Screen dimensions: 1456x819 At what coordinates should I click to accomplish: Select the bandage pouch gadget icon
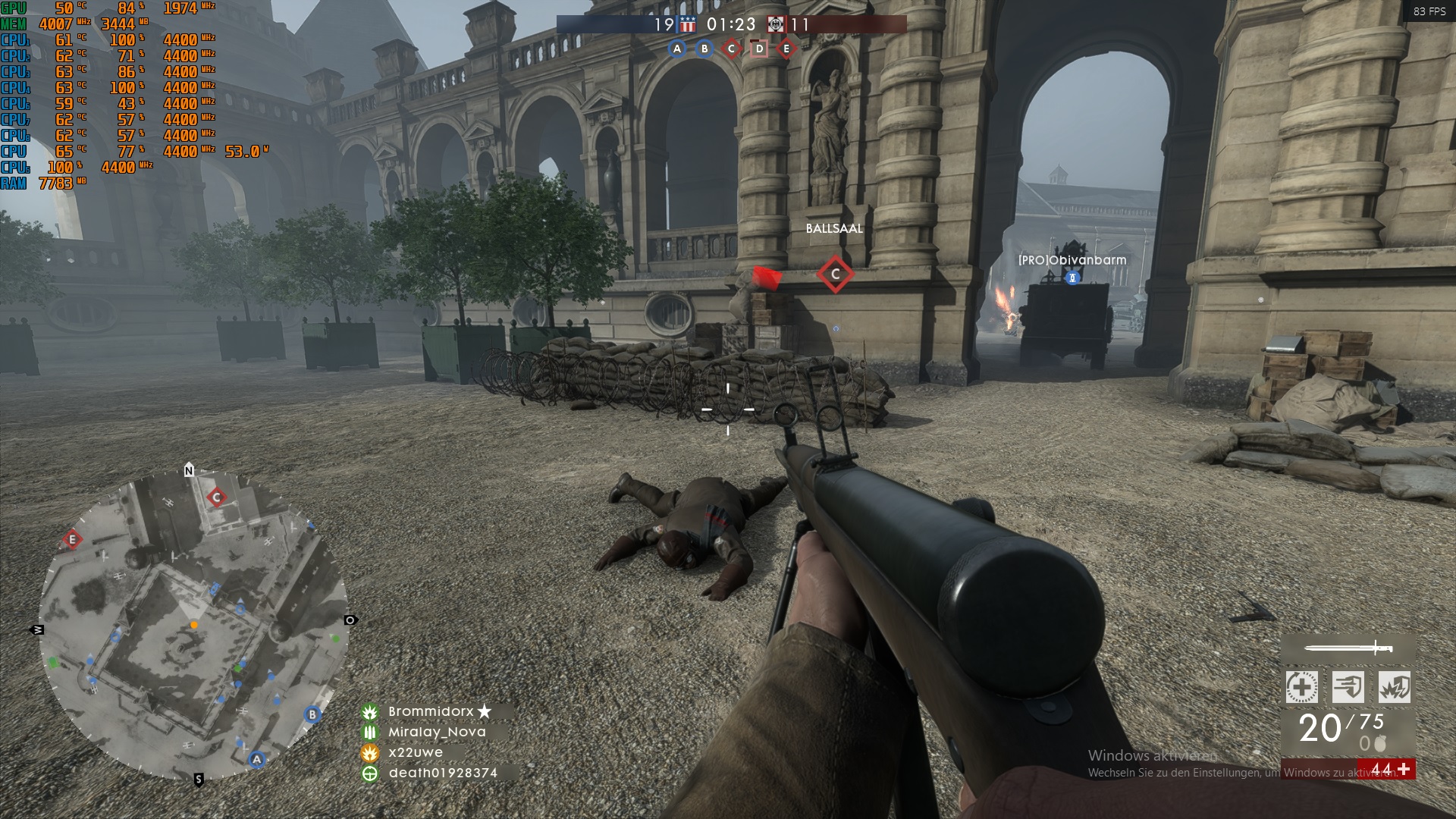(x=1301, y=687)
